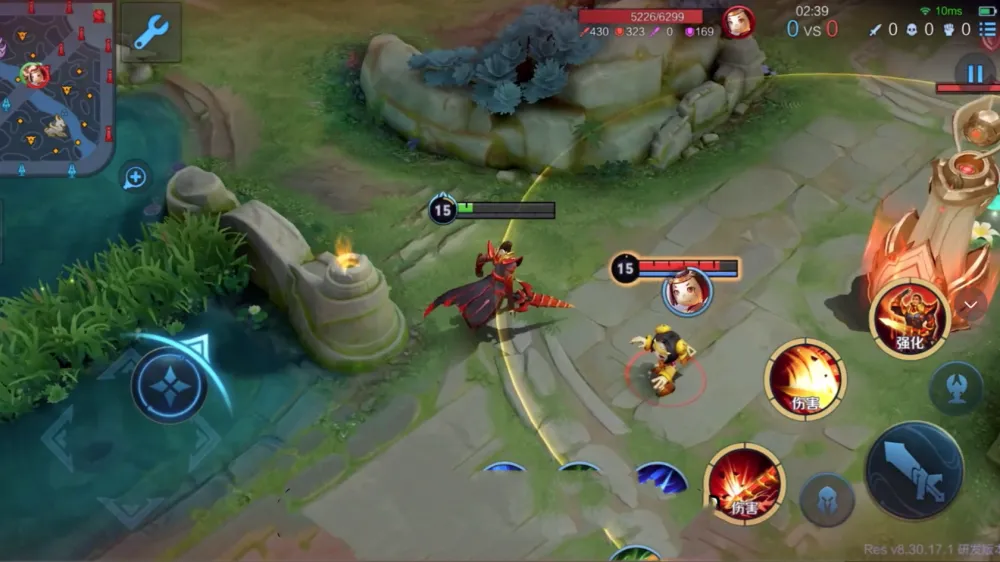Pause the match
This screenshot has width=1000, height=562.
(x=973, y=73)
